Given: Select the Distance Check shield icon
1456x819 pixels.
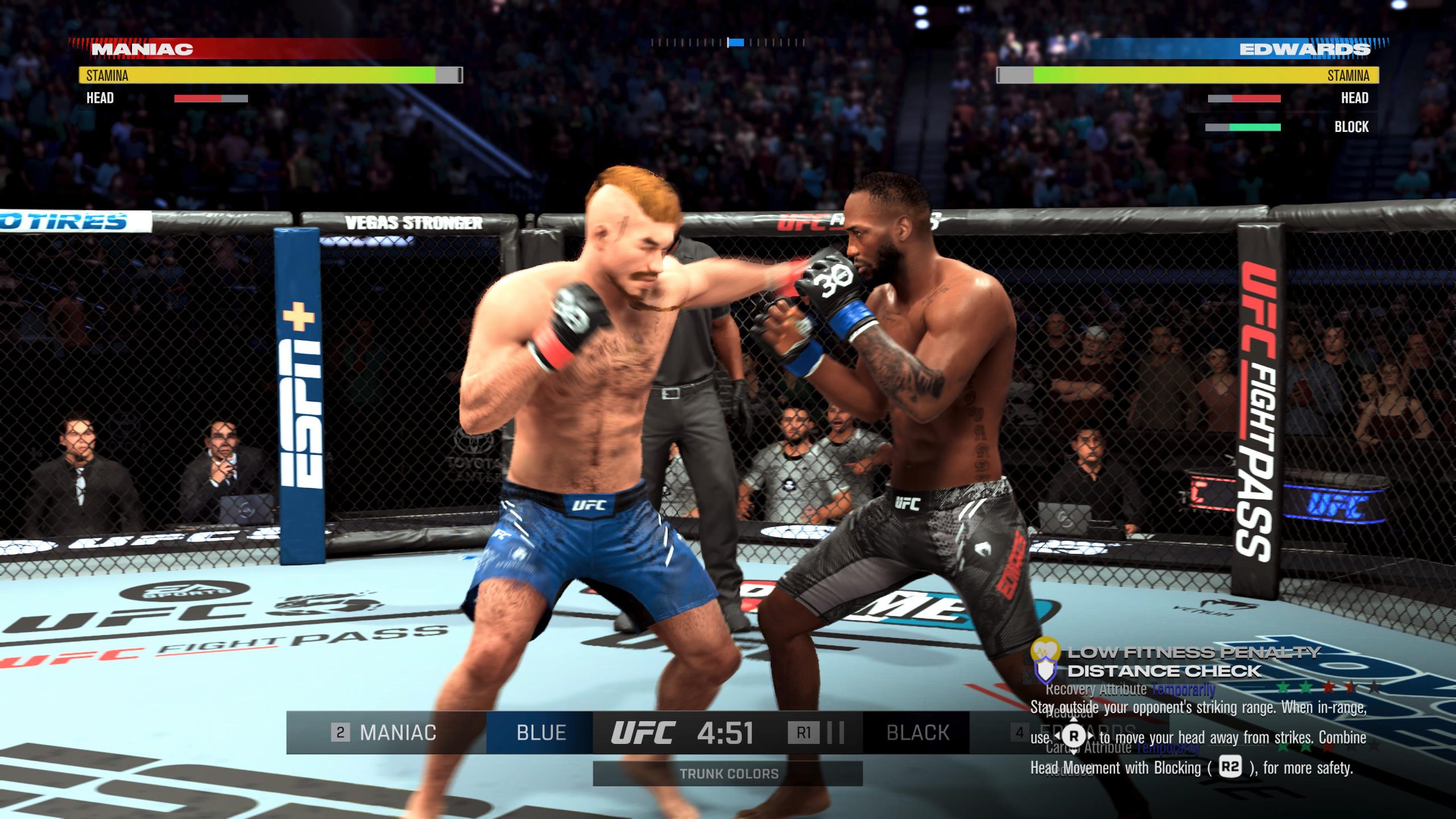Looking at the screenshot, I should (x=1045, y=671).
